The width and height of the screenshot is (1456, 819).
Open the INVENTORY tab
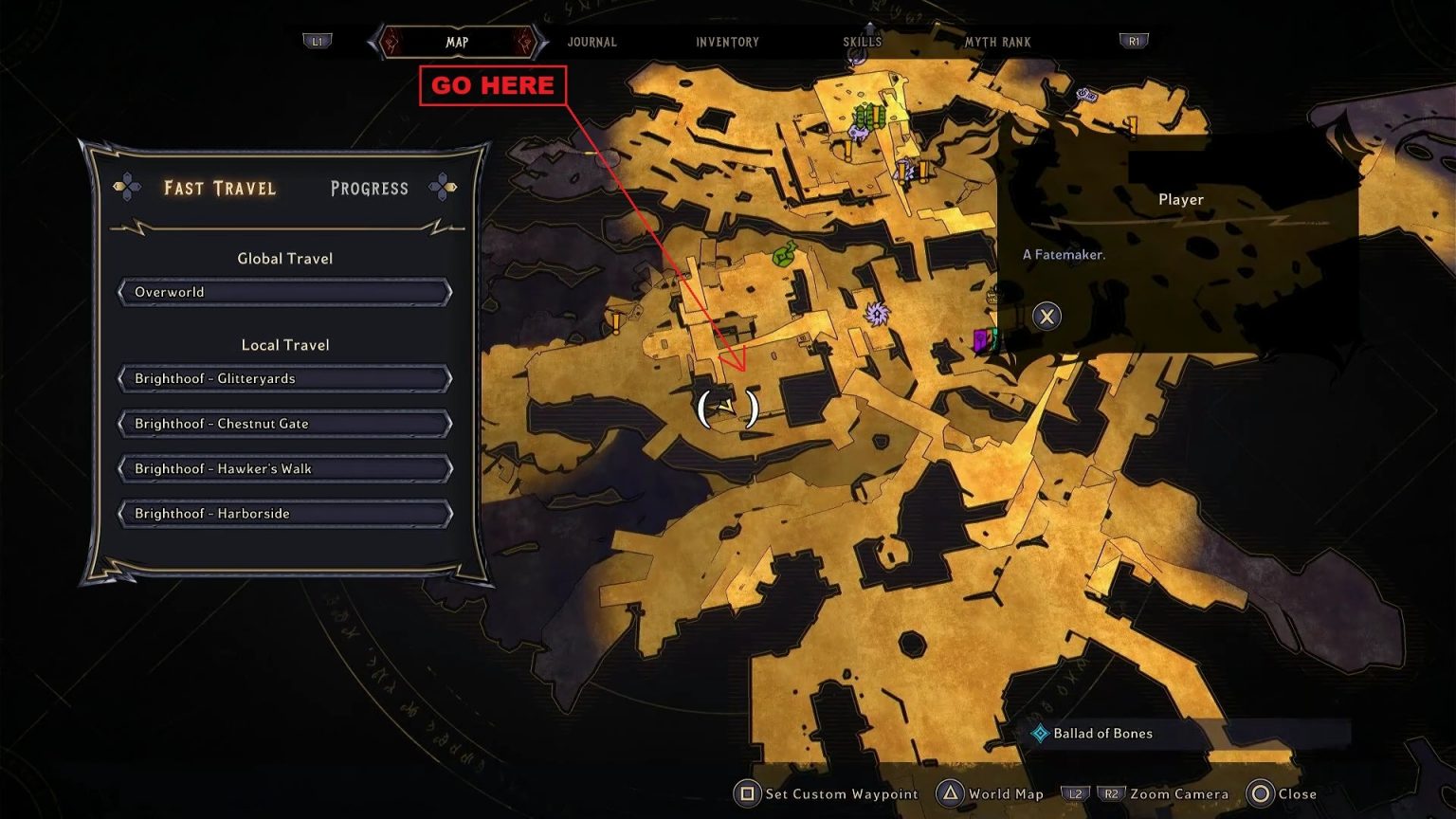[727, 42]
